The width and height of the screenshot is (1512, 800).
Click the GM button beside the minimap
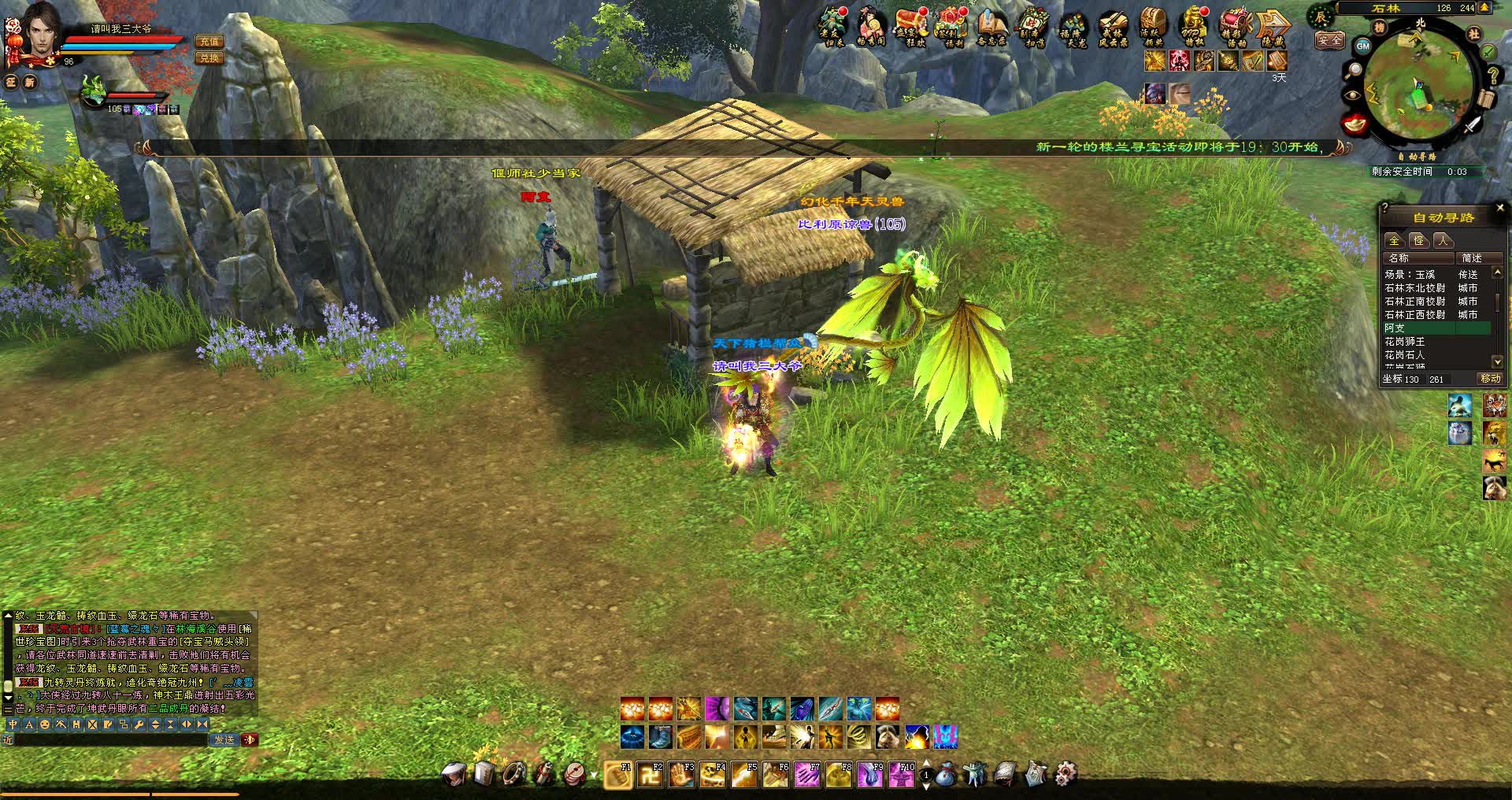tap(1363, 46)
